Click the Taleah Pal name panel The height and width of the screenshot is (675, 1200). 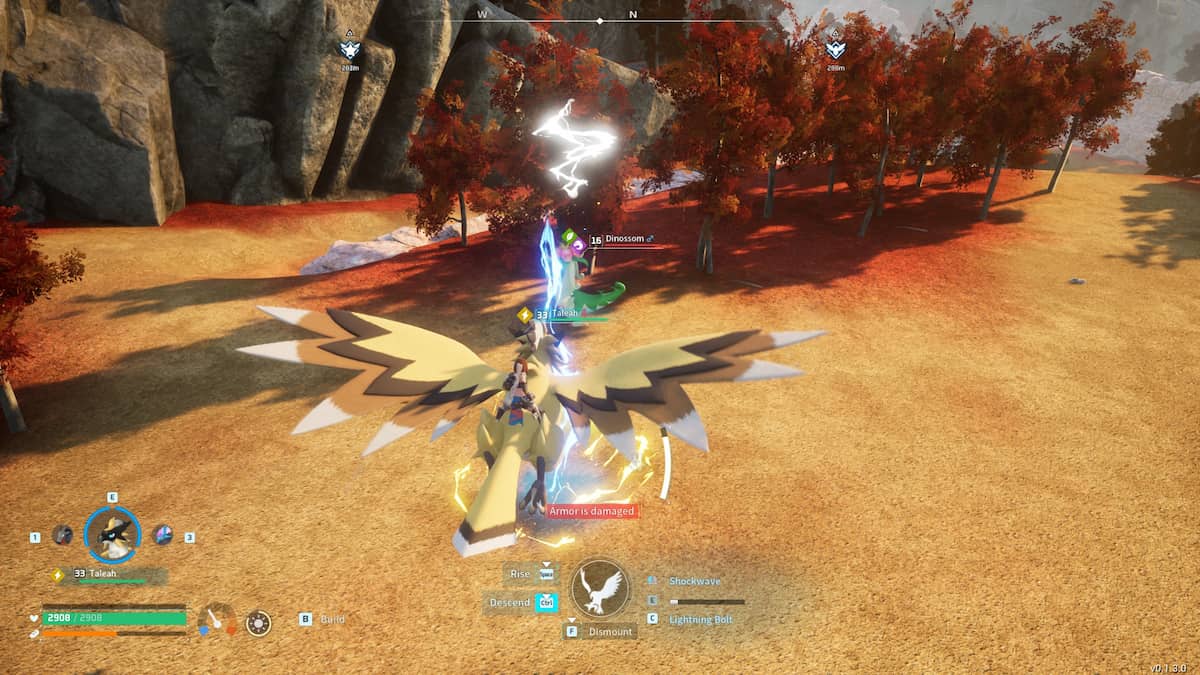coord(110,575)
